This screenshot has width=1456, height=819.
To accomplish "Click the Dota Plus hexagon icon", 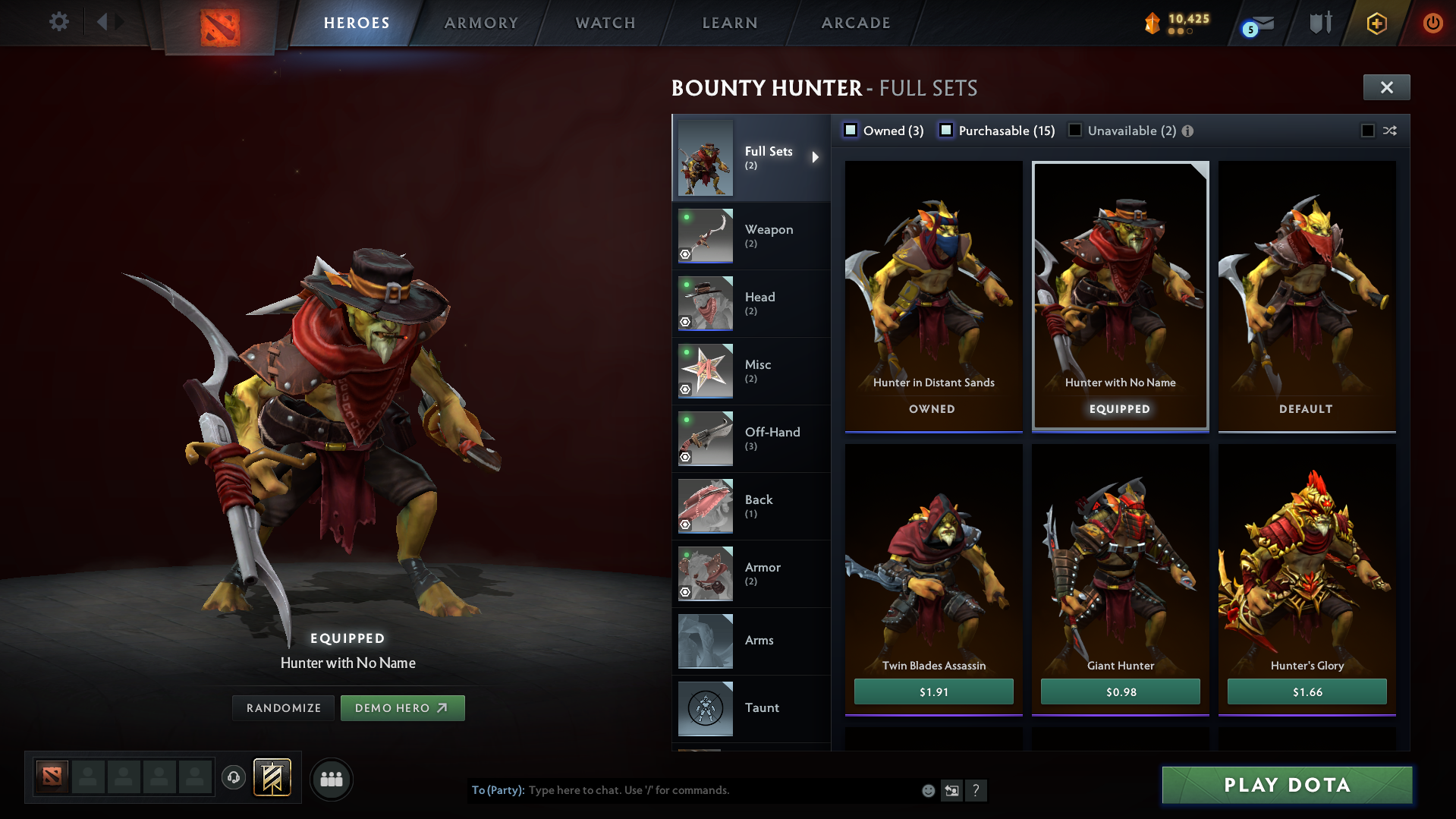I will (1376, 23).
